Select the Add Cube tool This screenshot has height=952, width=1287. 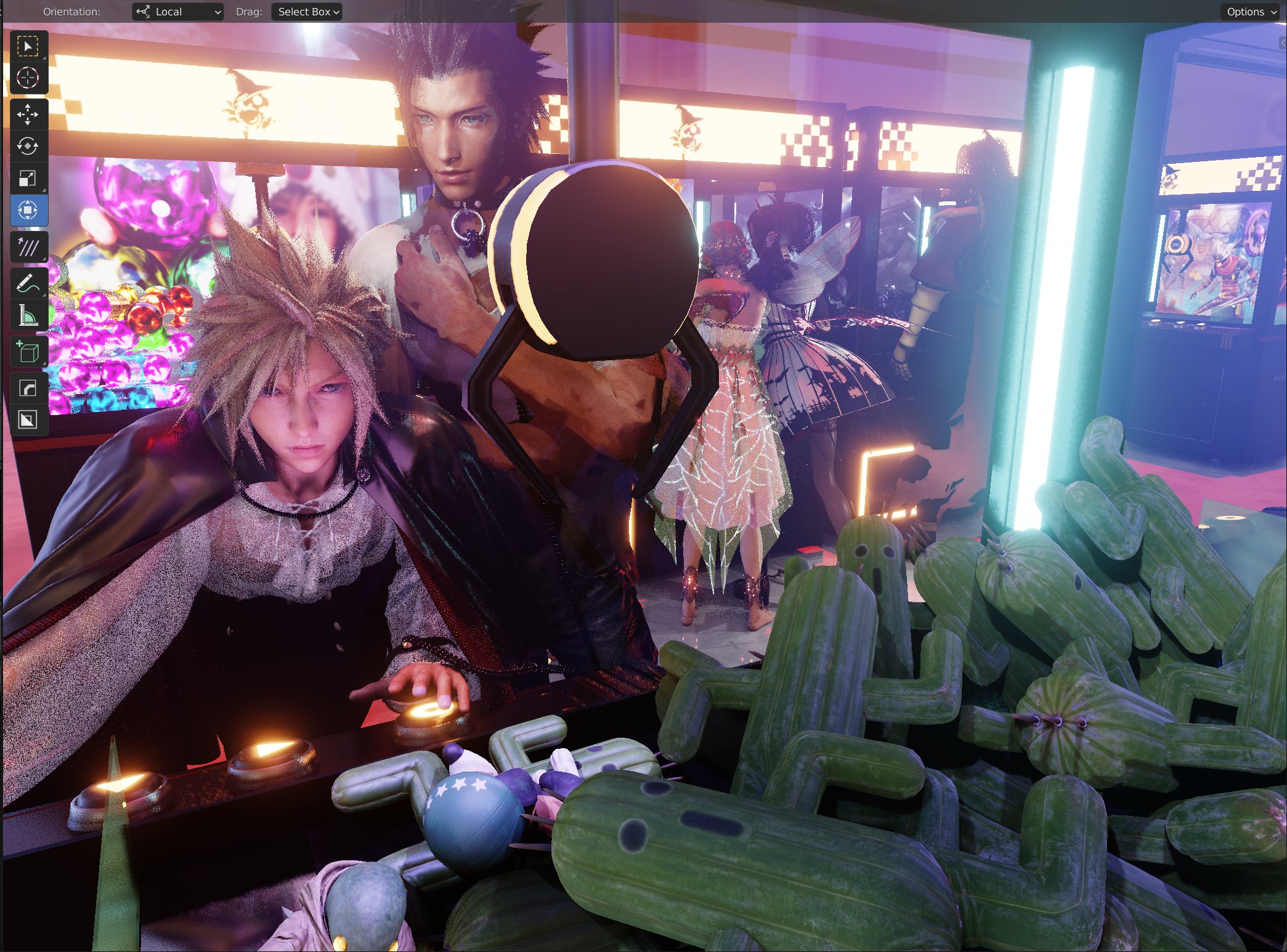pos(29,351)
